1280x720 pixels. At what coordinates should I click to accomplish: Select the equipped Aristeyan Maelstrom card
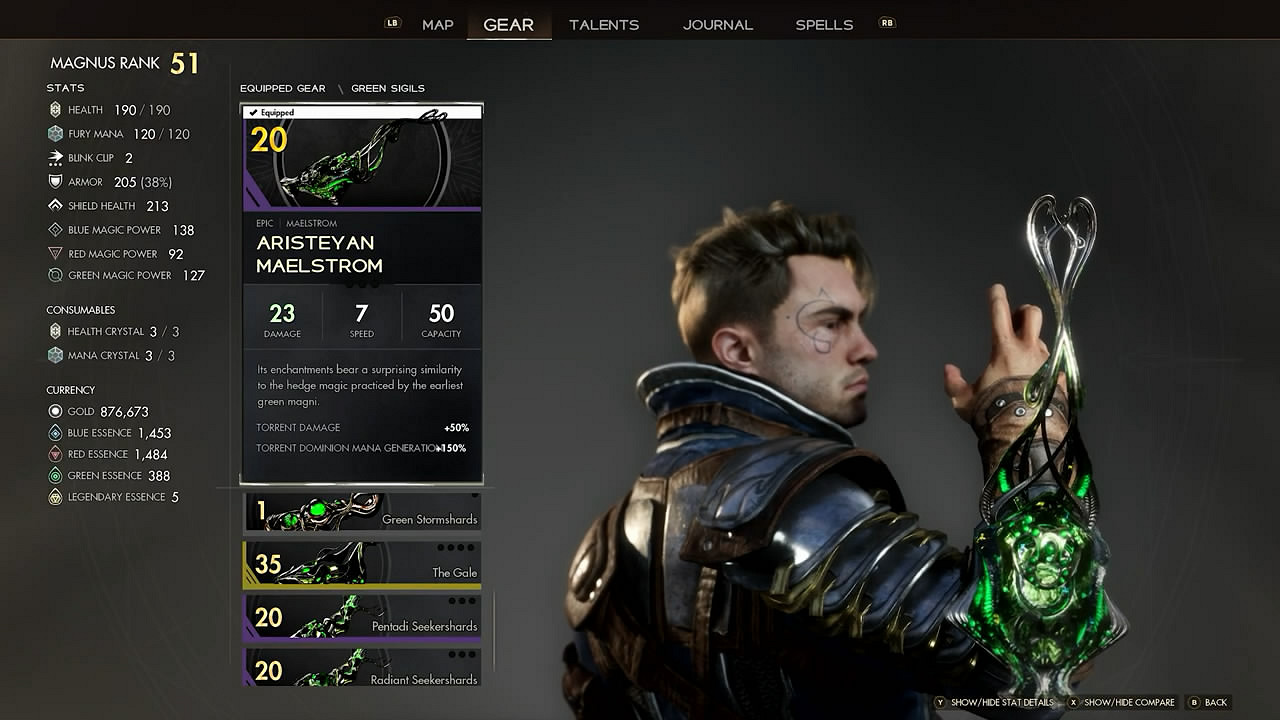[x=361, y=294]
